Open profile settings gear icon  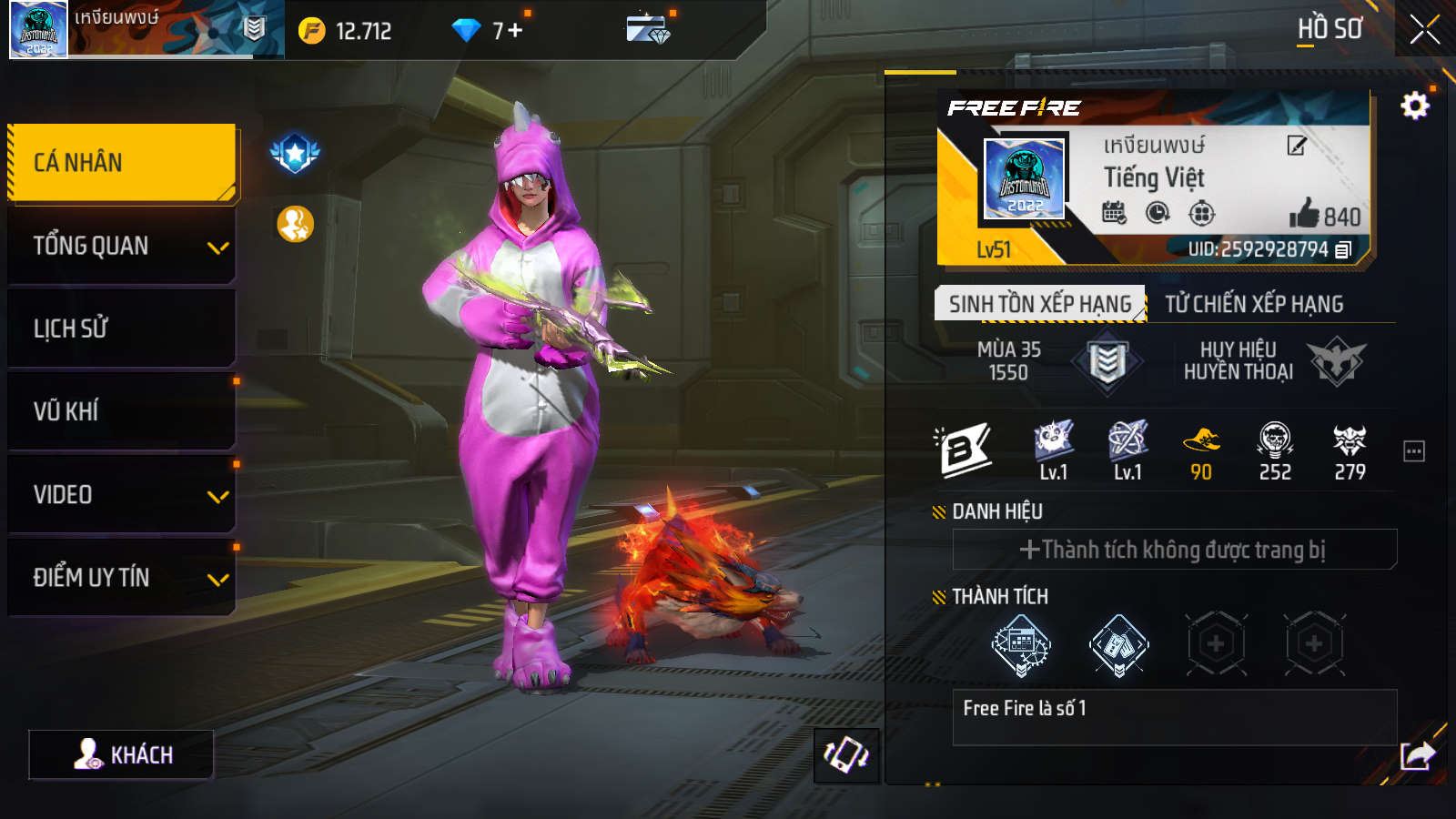point(1414,106)
